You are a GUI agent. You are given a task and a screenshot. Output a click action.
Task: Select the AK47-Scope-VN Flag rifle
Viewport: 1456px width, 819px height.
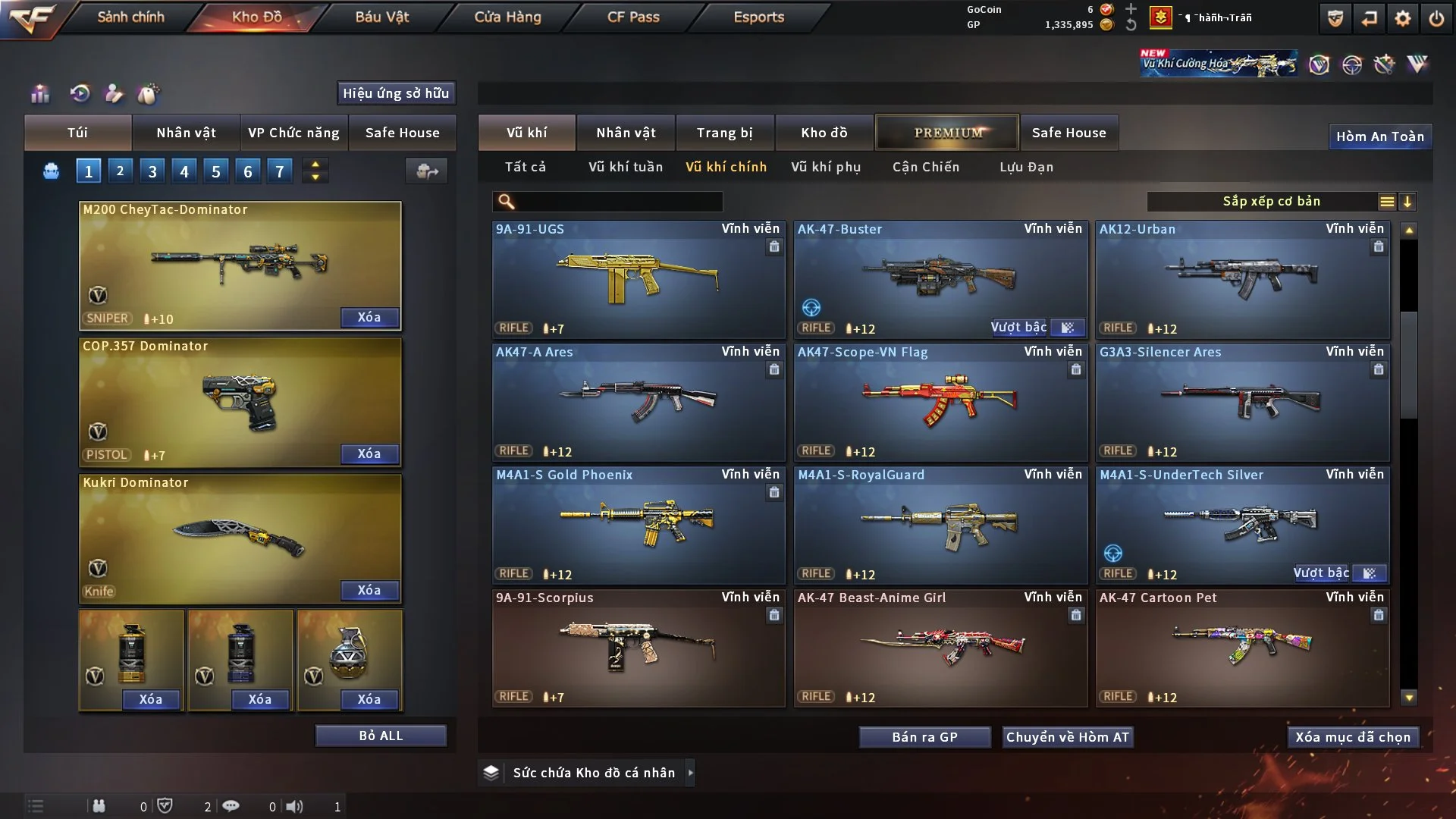click(940, 402)
